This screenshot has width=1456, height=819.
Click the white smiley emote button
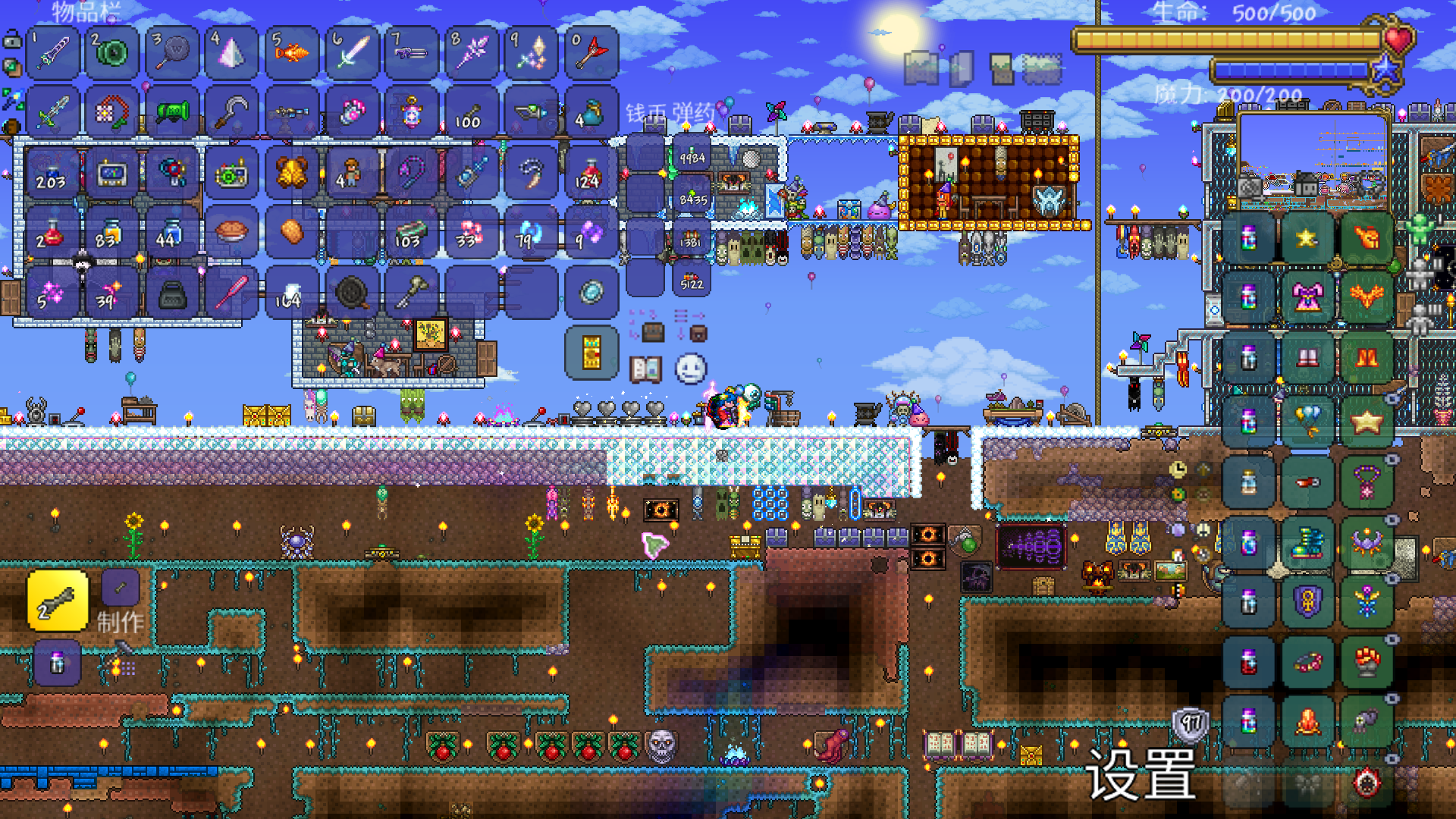pos(691,369)
